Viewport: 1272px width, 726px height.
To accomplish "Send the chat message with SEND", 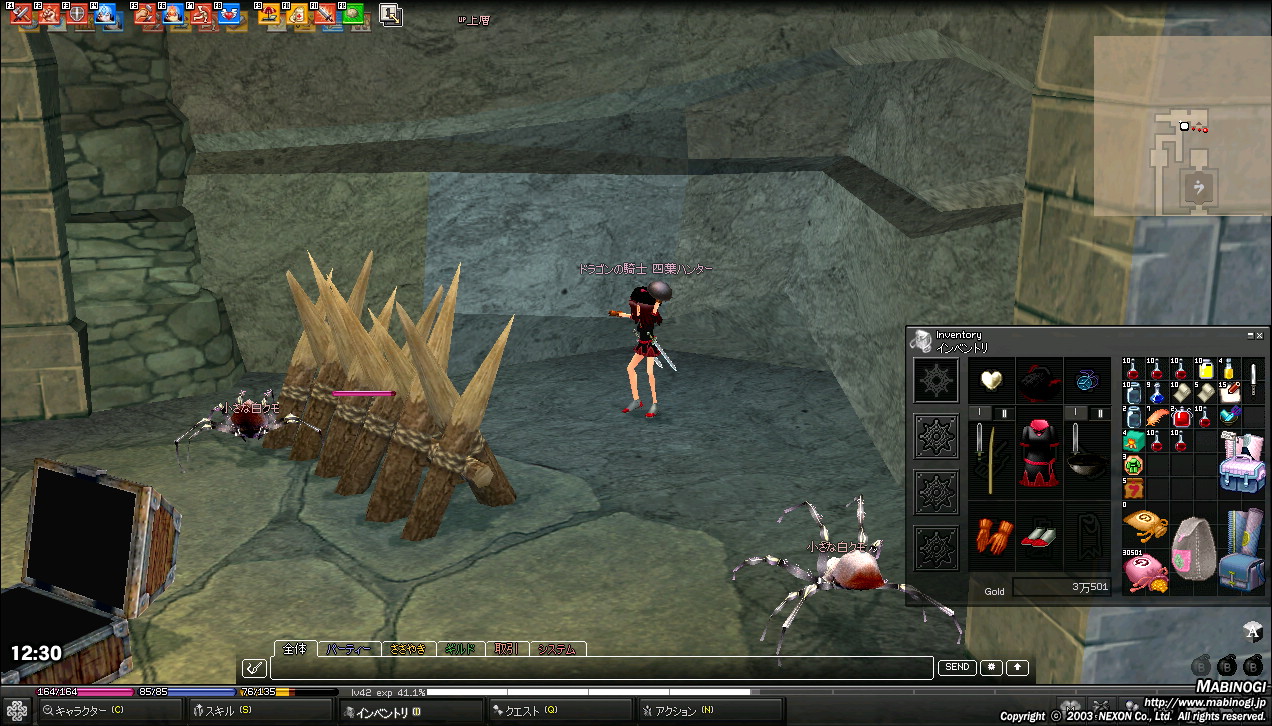I will [x=956, y=667].
